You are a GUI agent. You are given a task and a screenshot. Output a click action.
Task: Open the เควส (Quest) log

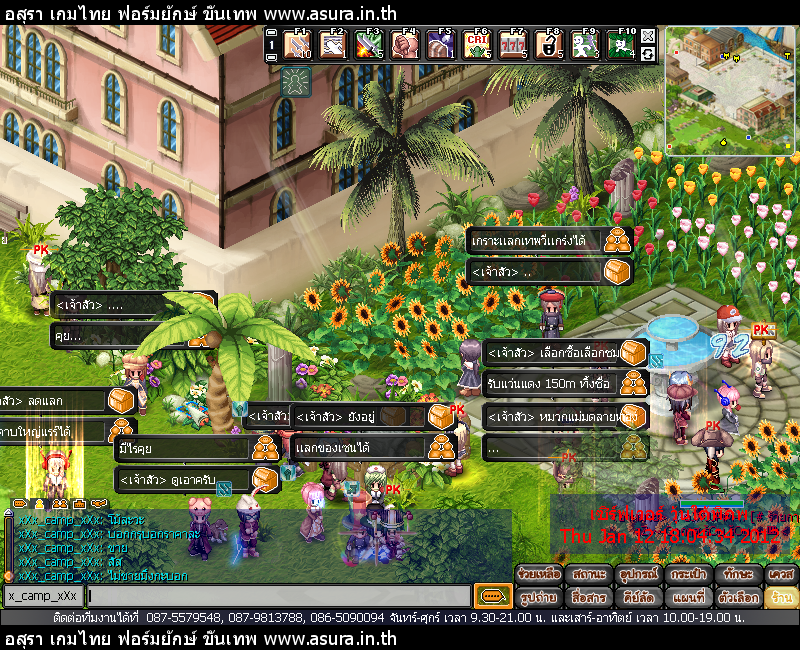(x=781, y=575)
